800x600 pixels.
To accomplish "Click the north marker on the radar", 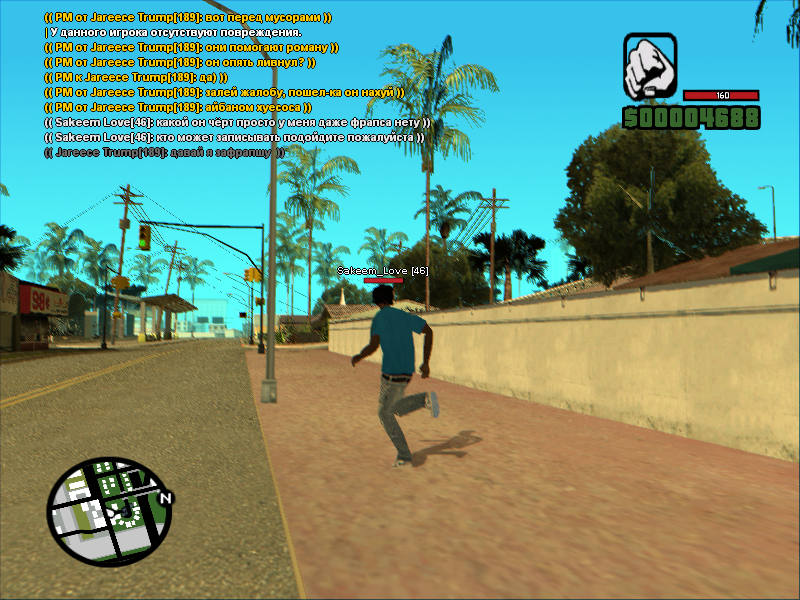I will pyautogui.click(x=167, y=497).
